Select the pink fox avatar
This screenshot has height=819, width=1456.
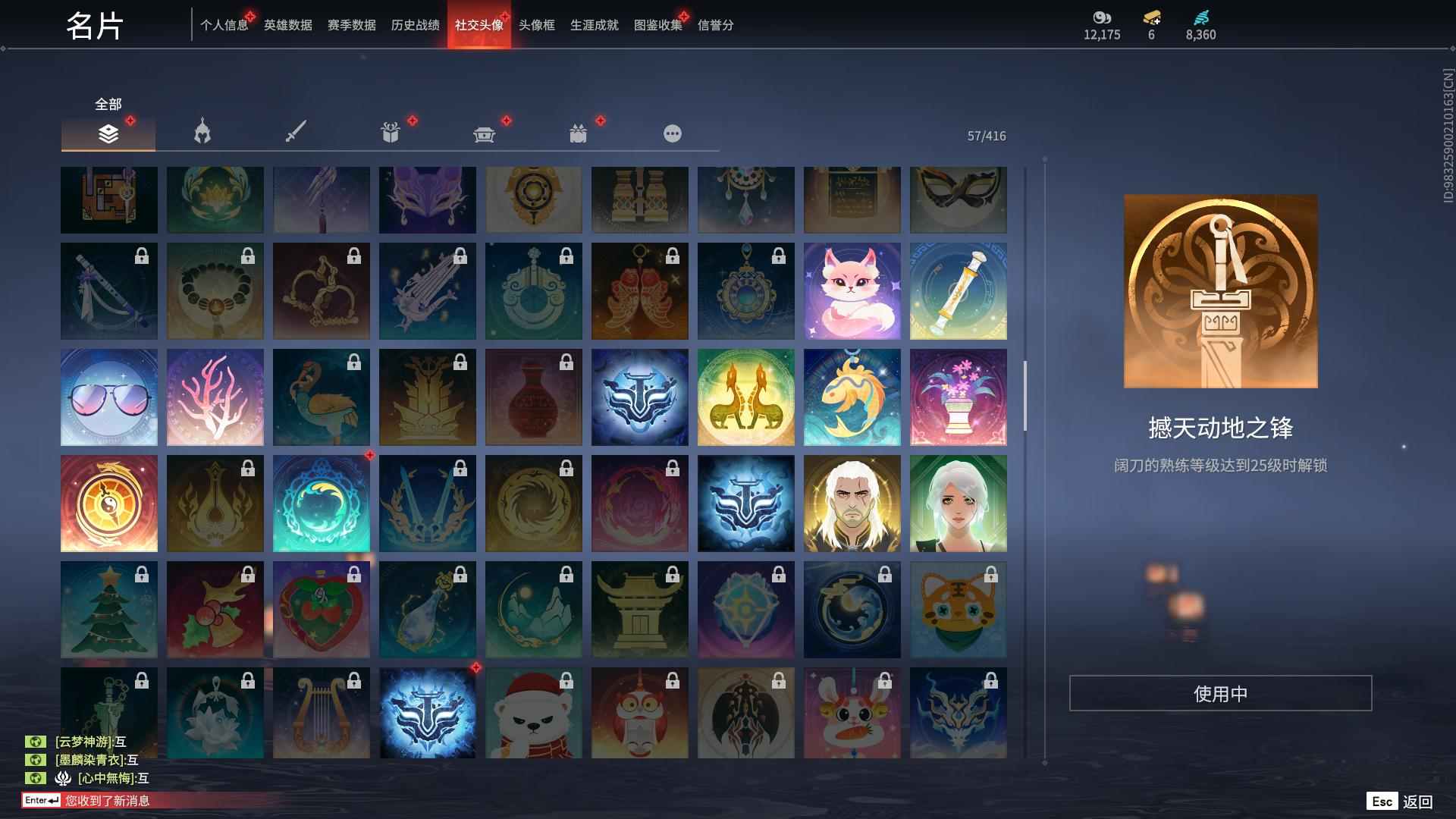click(852, 290)
